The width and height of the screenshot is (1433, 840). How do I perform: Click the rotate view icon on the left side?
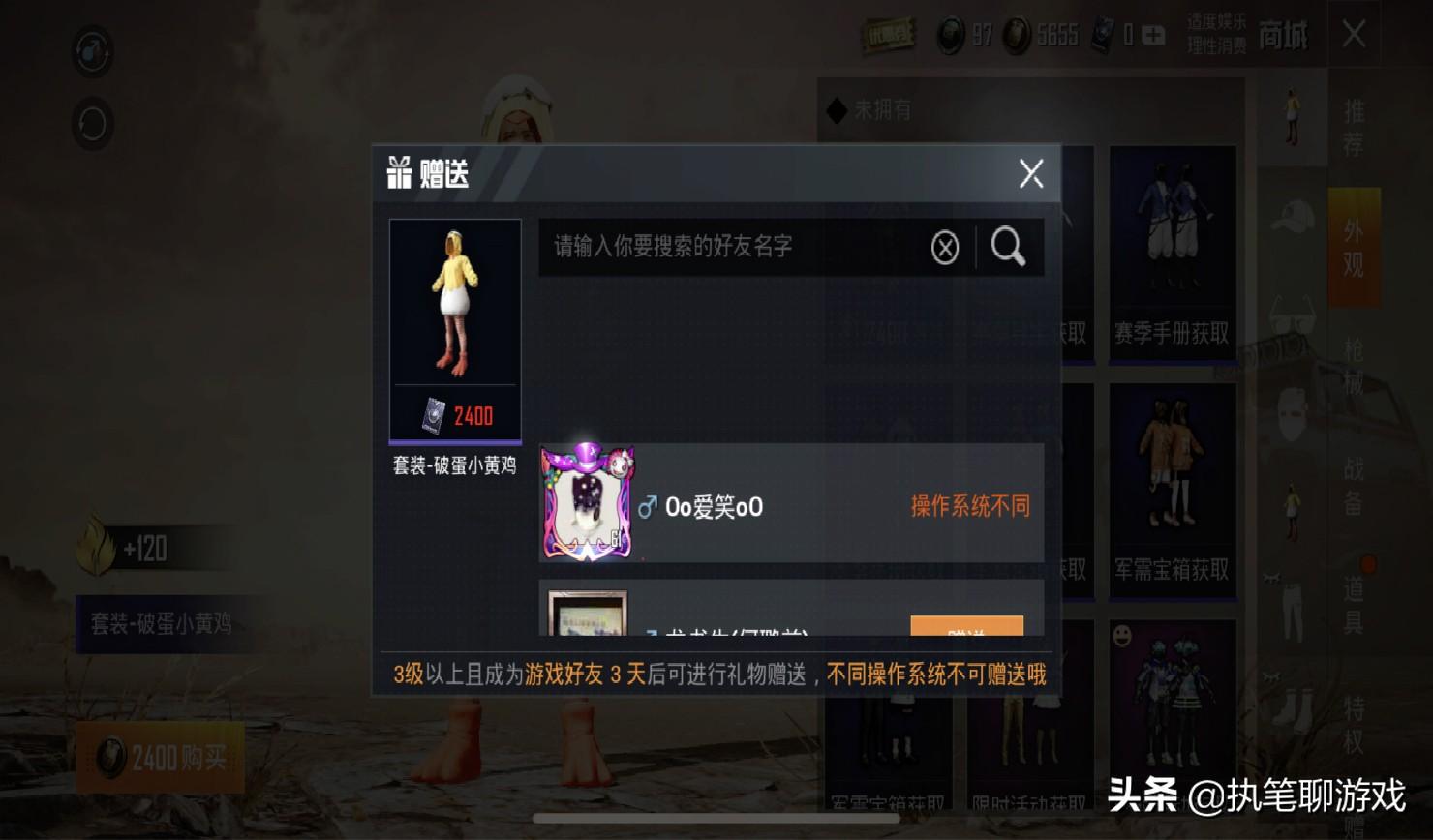point(92,124)
